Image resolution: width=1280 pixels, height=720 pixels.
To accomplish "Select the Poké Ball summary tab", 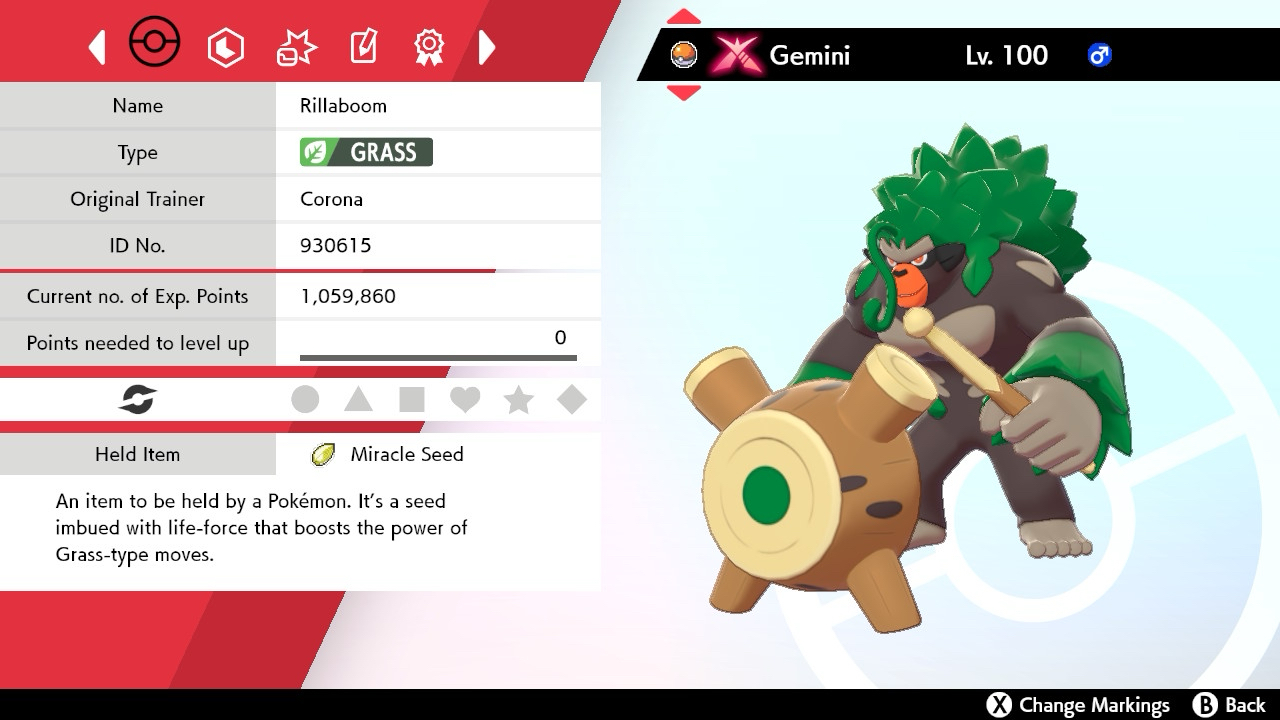I will click(155, 44).
